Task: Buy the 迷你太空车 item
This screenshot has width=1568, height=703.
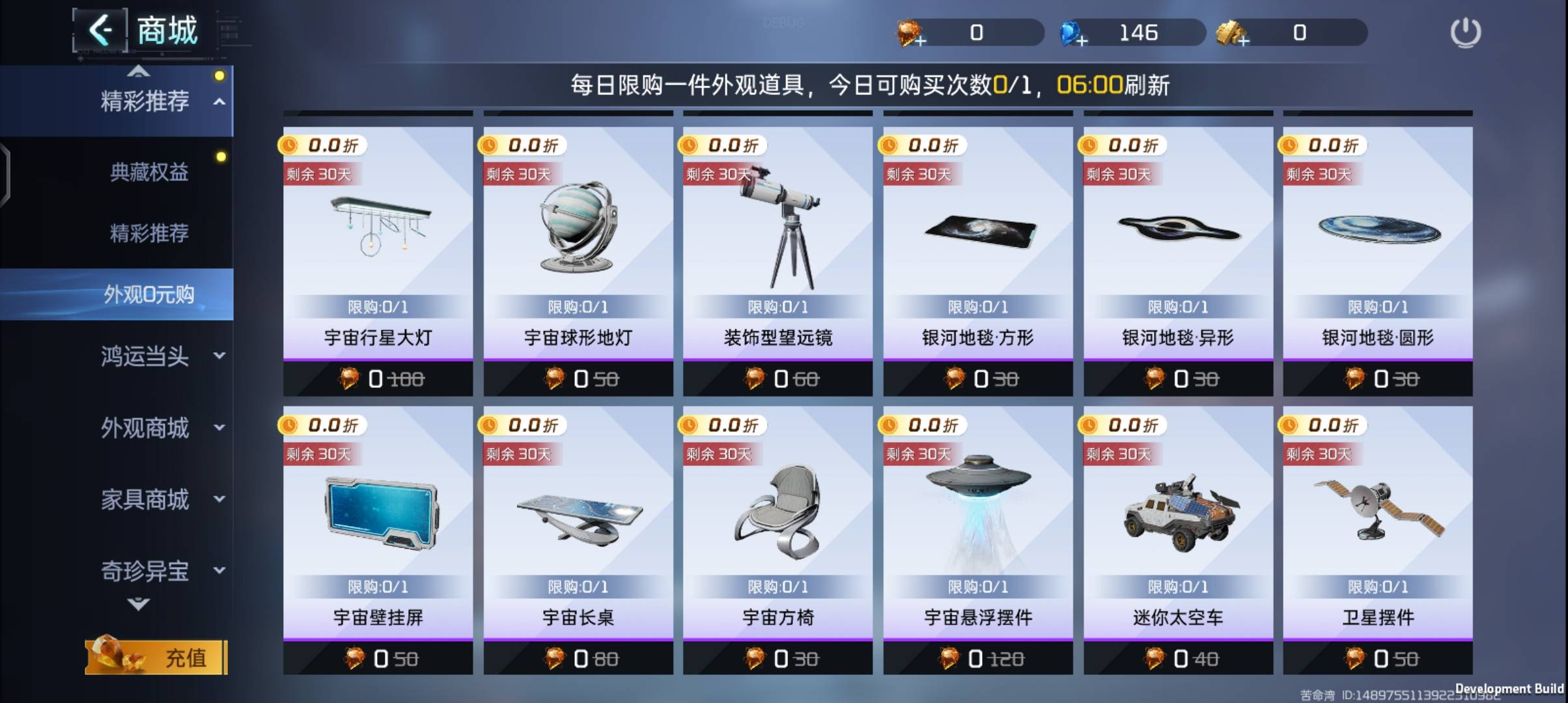Action: tap(1177, 658)
